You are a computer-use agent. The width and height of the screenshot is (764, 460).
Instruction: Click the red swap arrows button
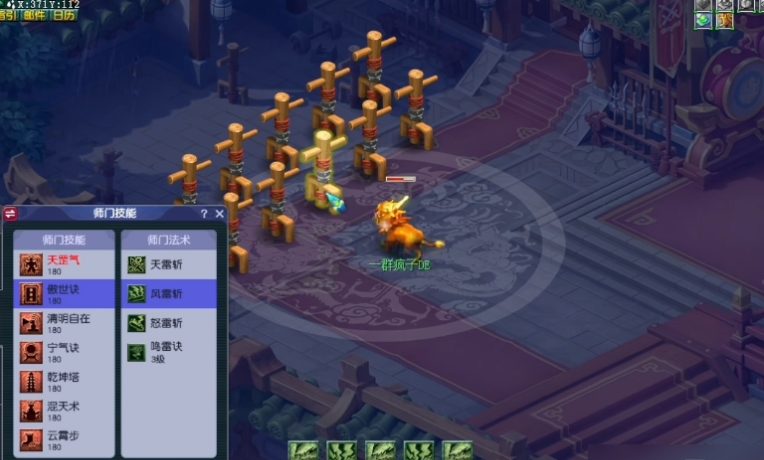pos(11,213)
